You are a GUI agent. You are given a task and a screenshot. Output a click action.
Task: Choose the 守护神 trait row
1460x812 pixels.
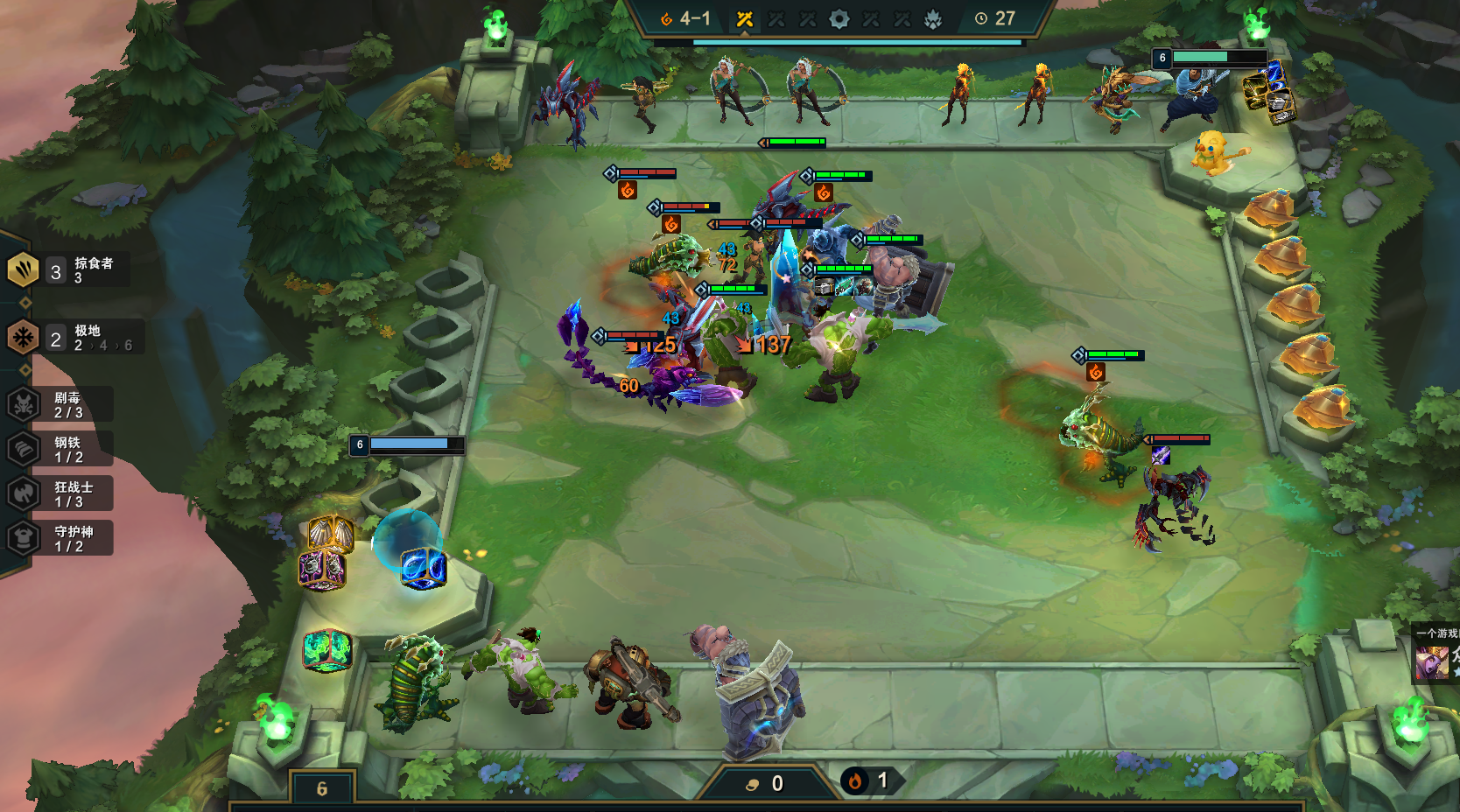point(61,538)
